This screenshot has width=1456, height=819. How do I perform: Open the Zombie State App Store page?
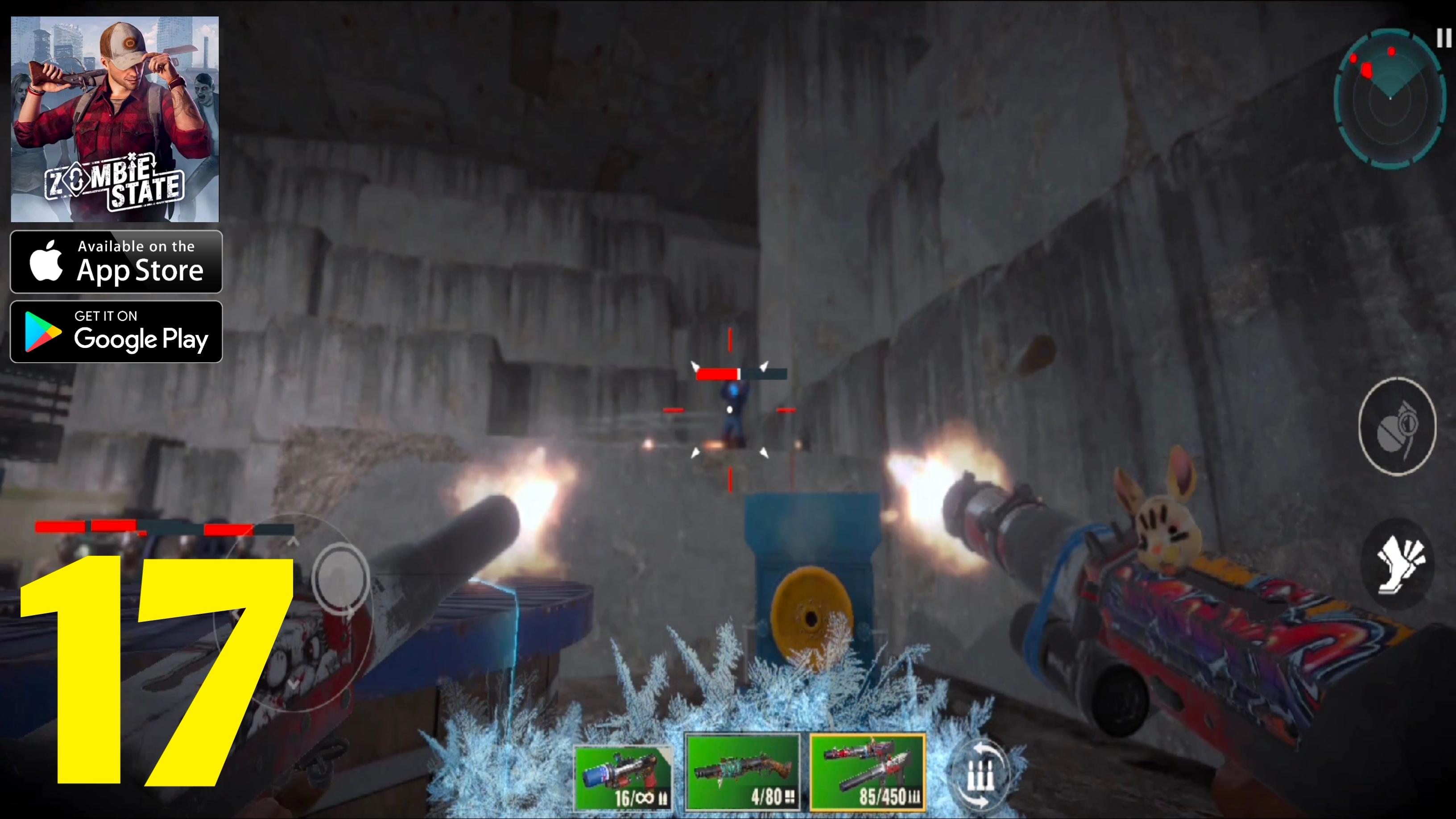coord(116,261)
